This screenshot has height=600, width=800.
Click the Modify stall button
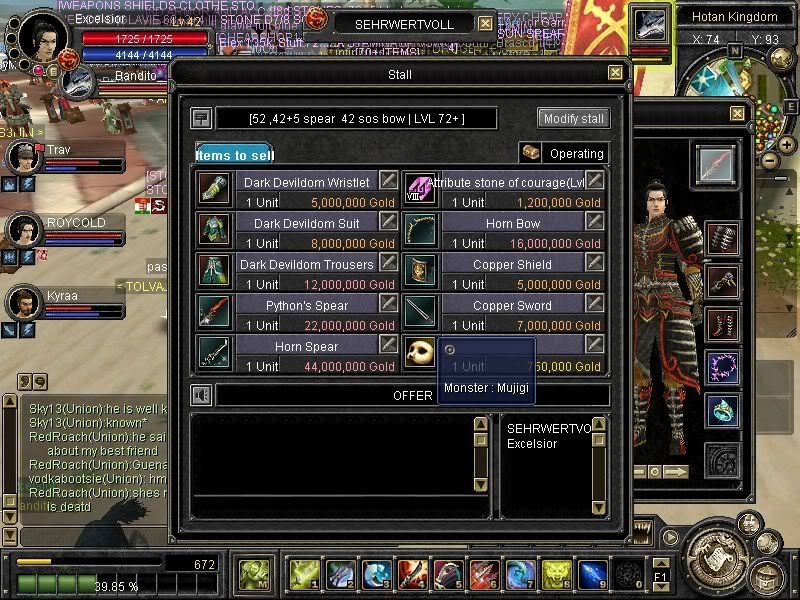click(x=573, y=118)
